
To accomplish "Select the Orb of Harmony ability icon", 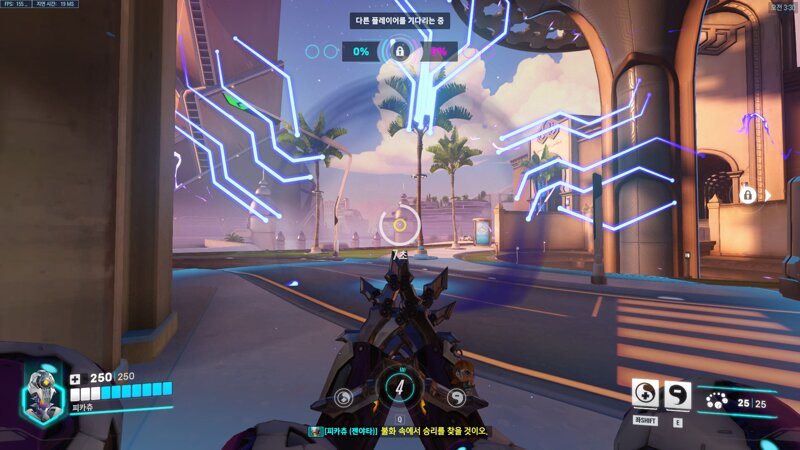I will (645, 394).
